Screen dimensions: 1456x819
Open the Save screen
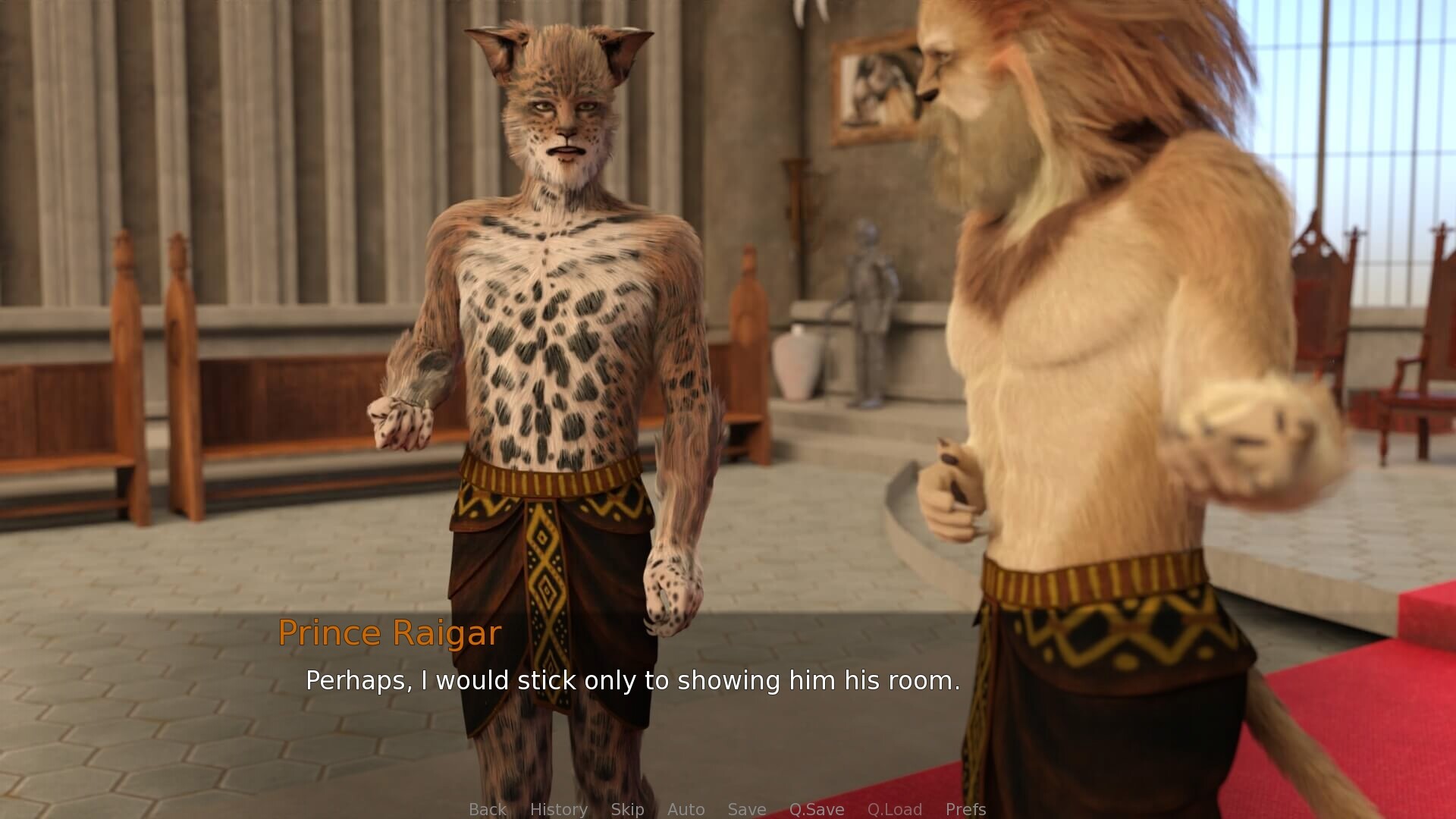746,809
